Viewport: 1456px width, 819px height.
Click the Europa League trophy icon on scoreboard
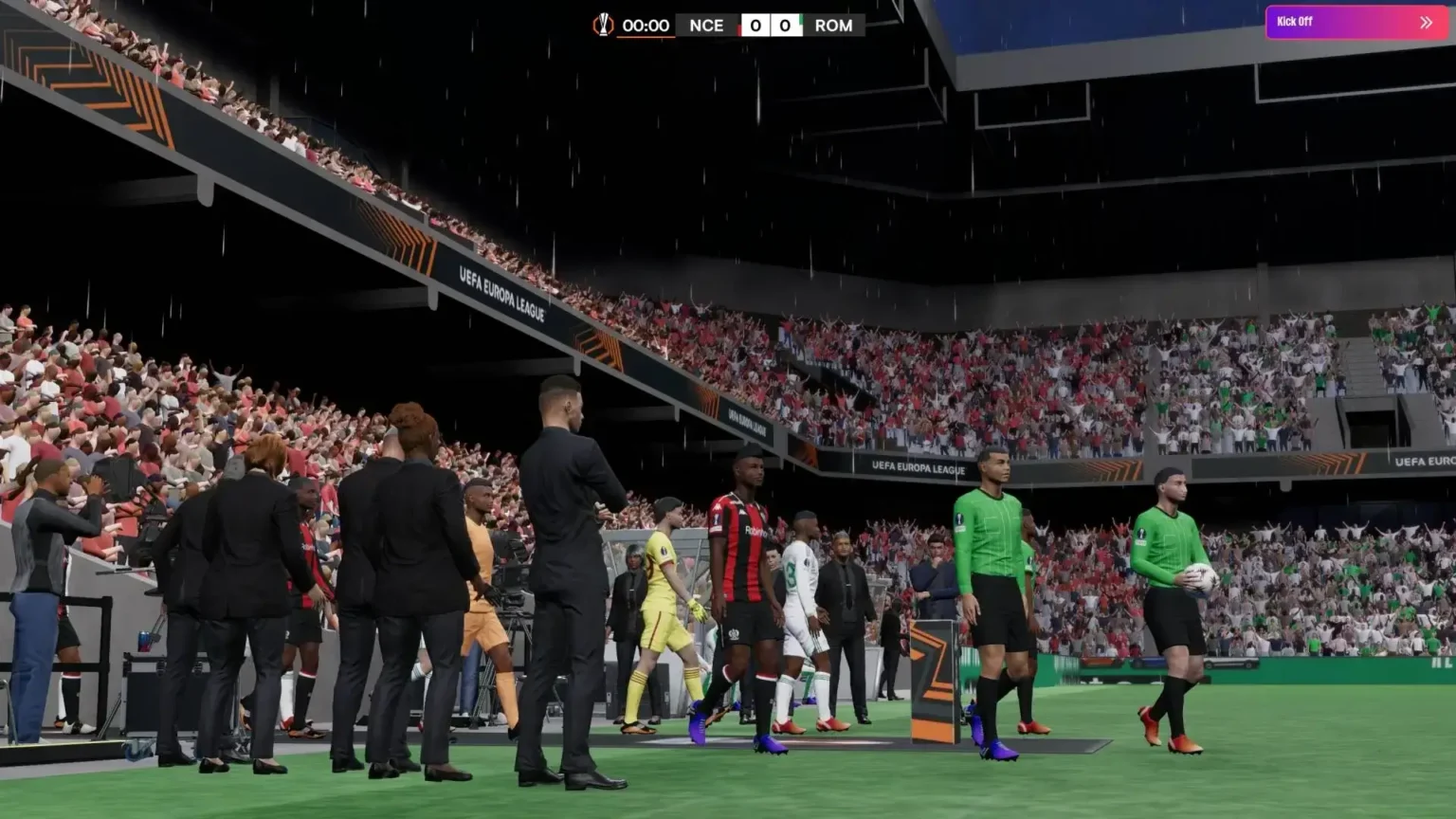(x=604, y=26)
